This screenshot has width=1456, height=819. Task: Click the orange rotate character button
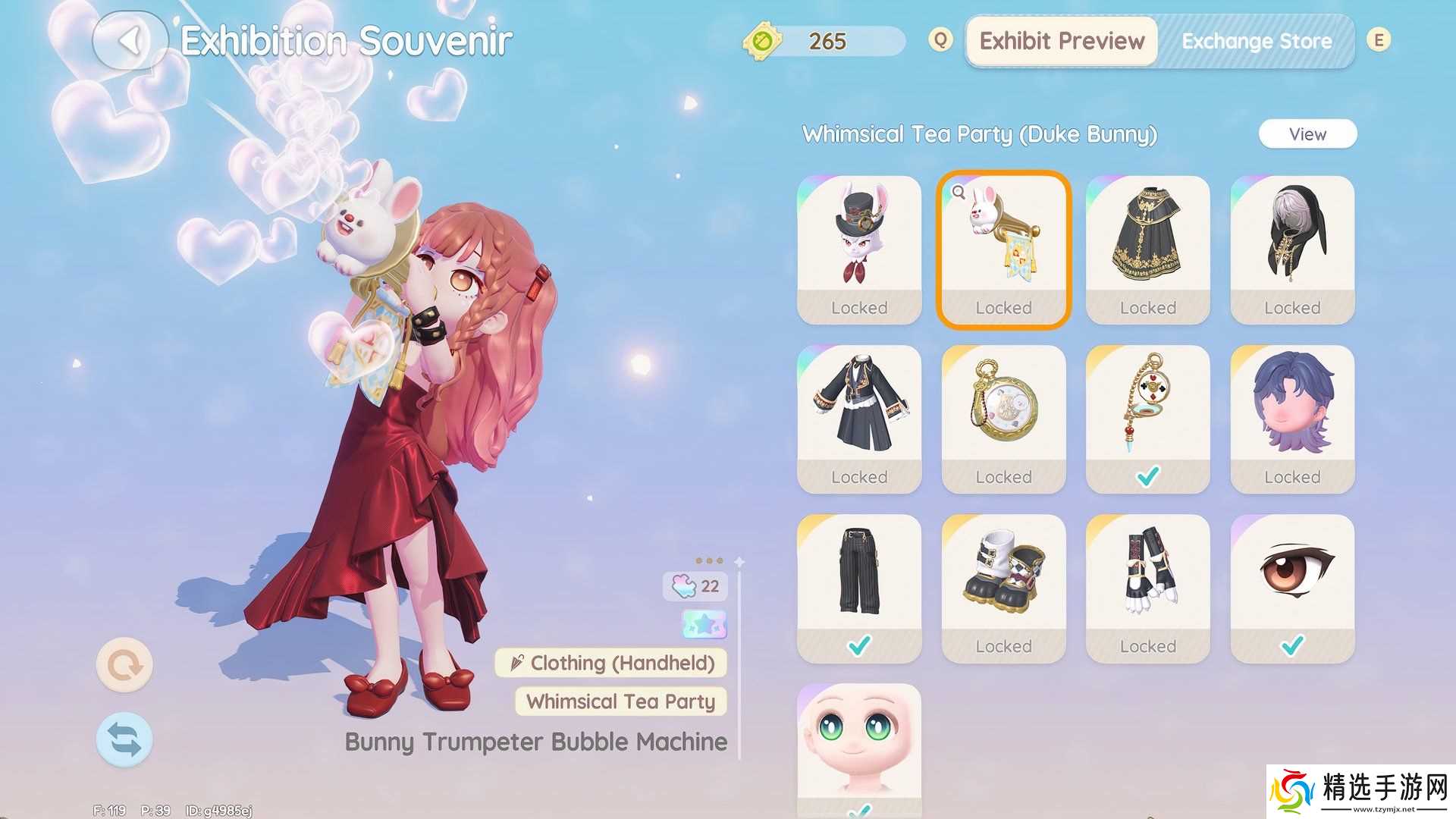(124, 665)
